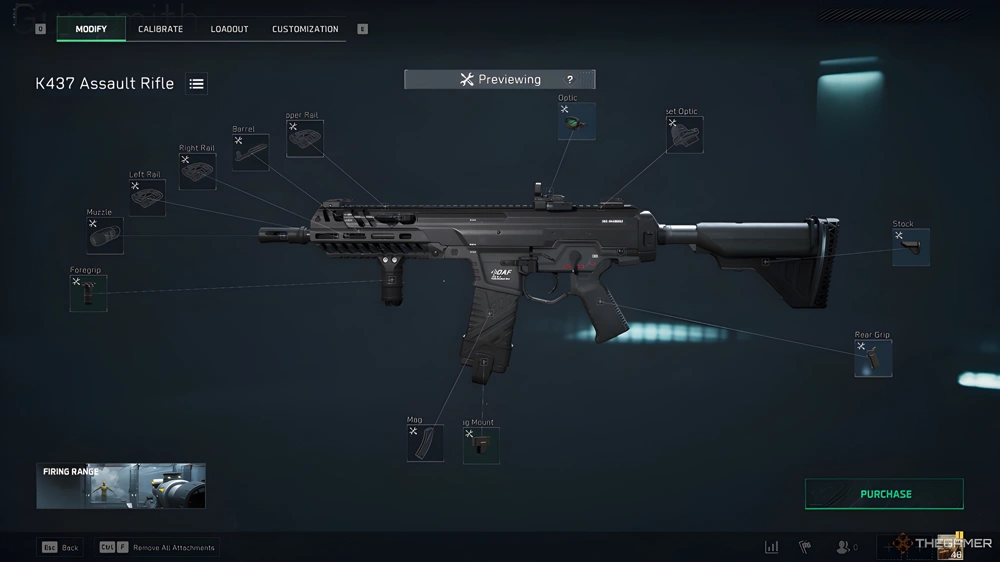Go to the Loadout tab
1000x562 pixels.
[x=229, y=29]
